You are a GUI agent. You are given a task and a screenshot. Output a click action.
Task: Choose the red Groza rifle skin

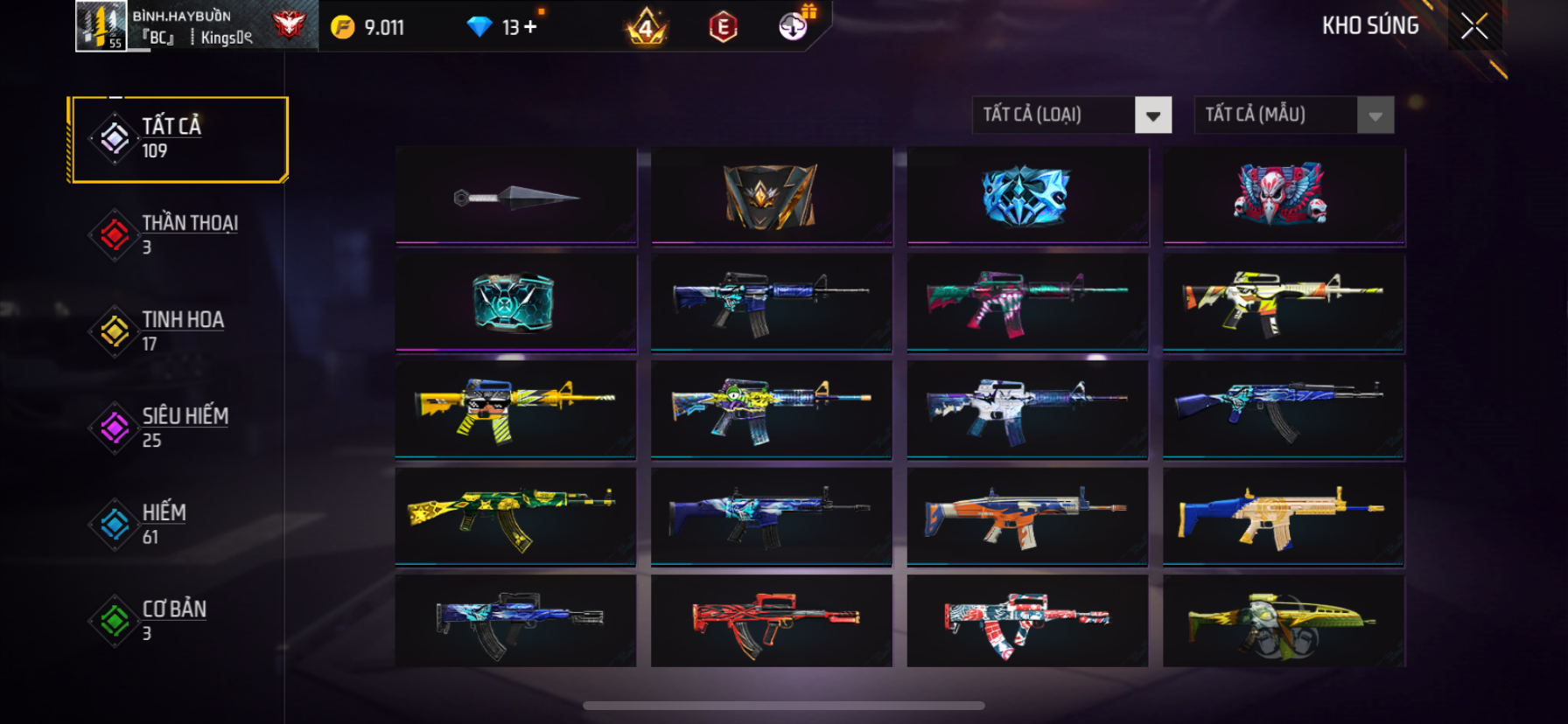tap(771, 622)
